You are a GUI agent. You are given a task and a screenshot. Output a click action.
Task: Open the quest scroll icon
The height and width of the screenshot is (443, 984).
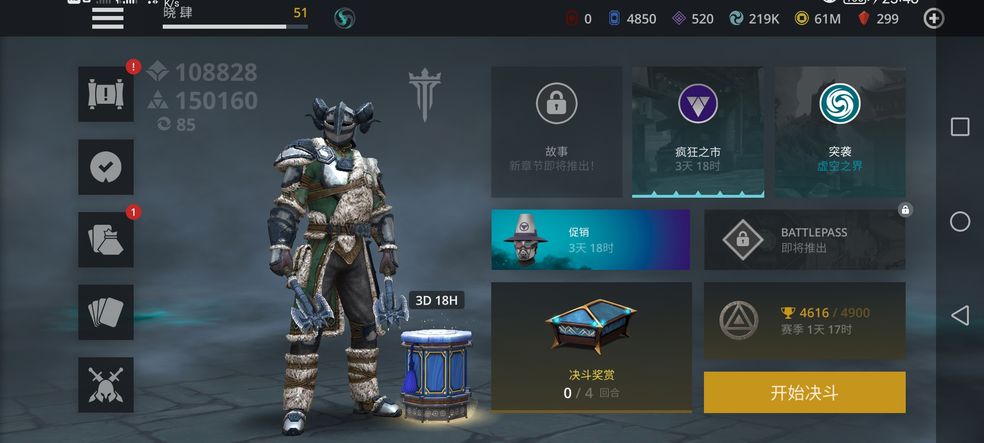pyautogui.click(x=106, y=94)
